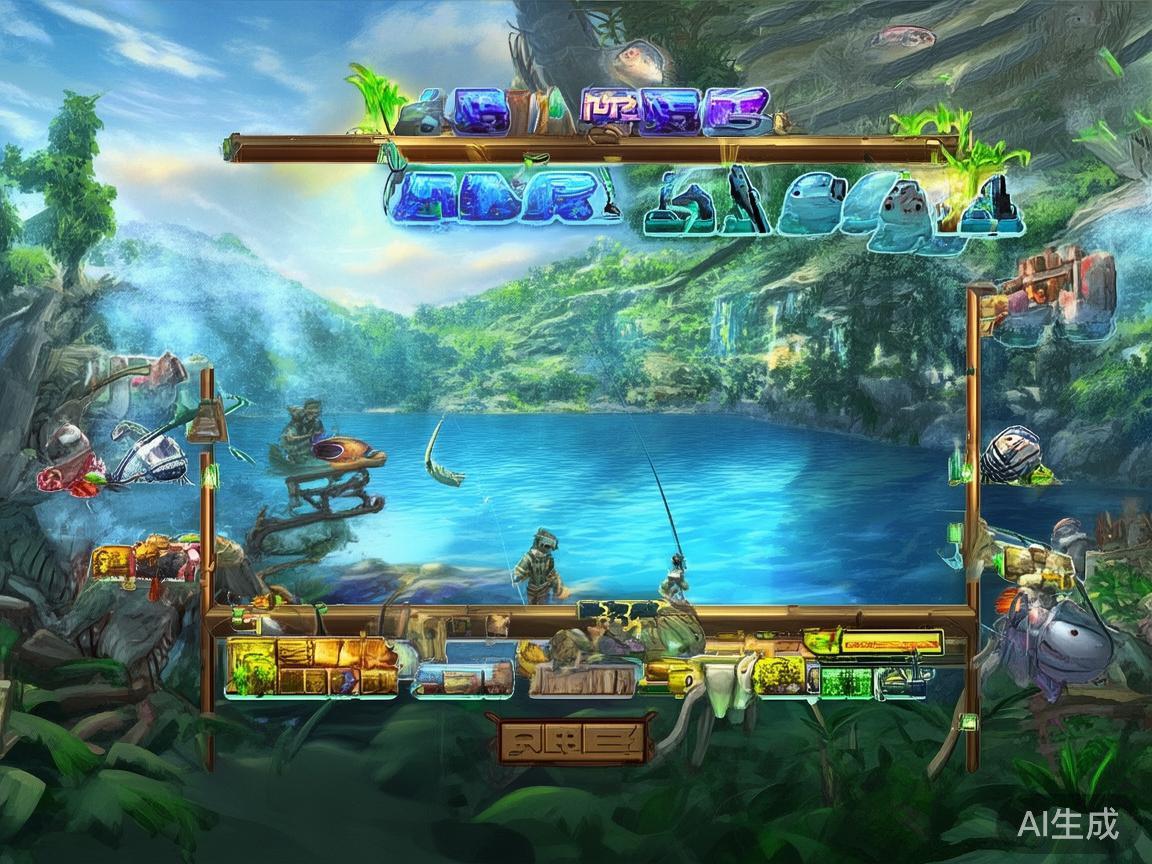
Task: Select the golden tile grid panel
Action: click(310, 666)
